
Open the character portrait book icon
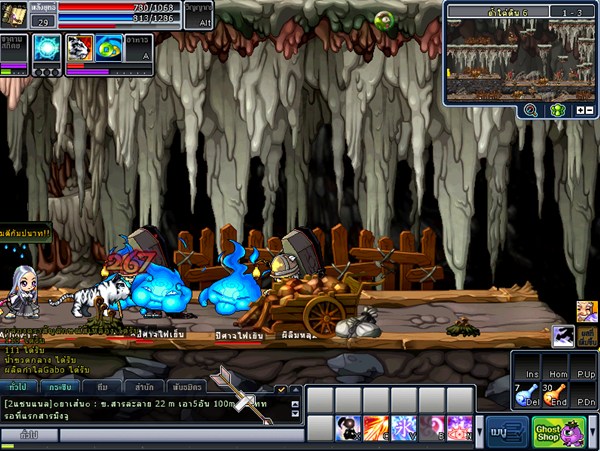[14, 14]
